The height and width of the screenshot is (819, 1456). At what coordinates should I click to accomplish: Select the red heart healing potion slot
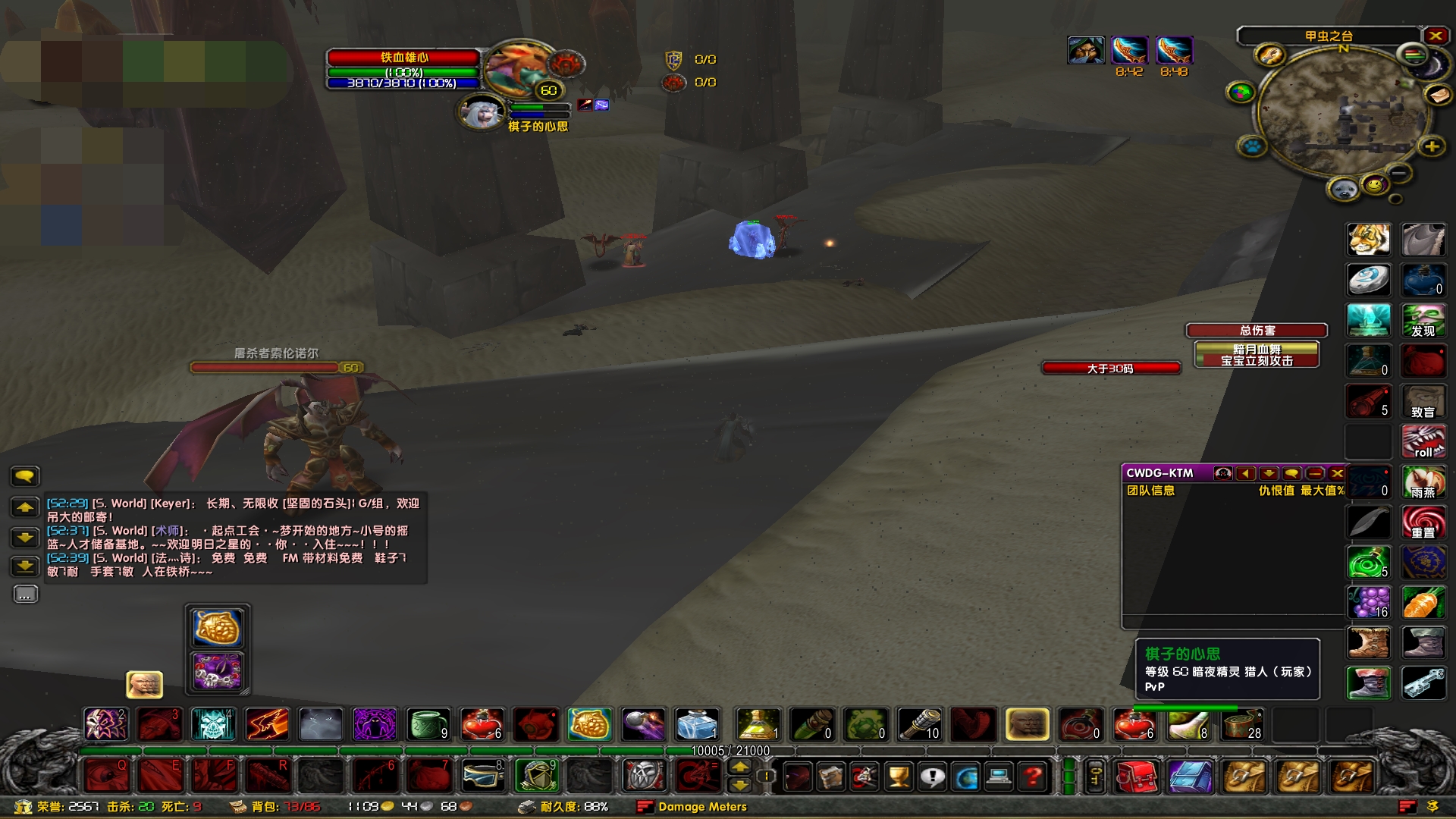coord(482,724)
